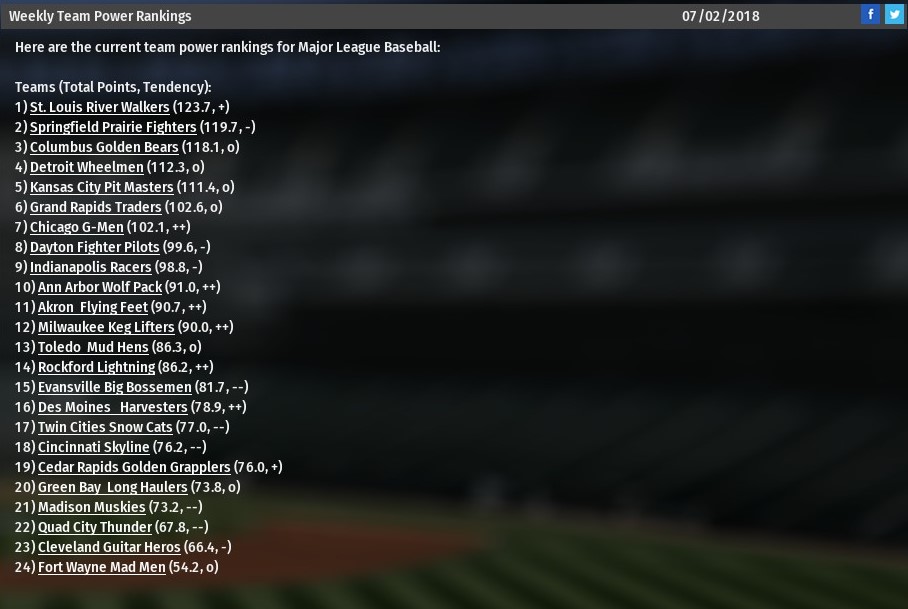Screen dimensions: 908x609
Task: Select Springfield Prairie Fighters link
Action: (113, 127)
